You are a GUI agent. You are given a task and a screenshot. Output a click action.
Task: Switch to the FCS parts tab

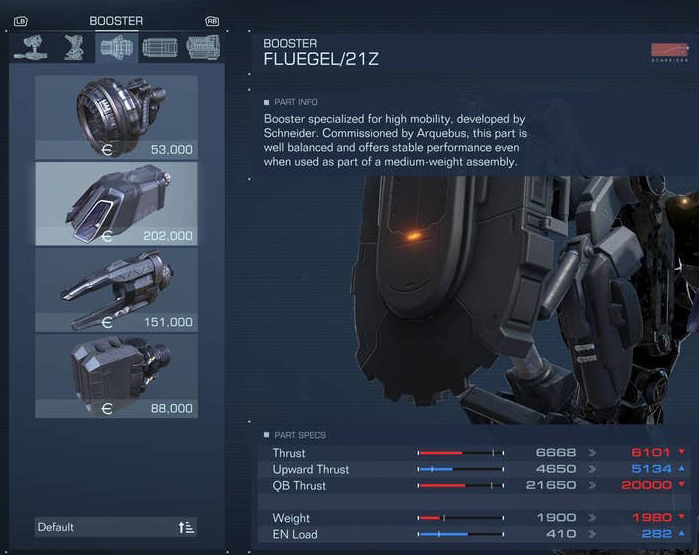(160, 47)
